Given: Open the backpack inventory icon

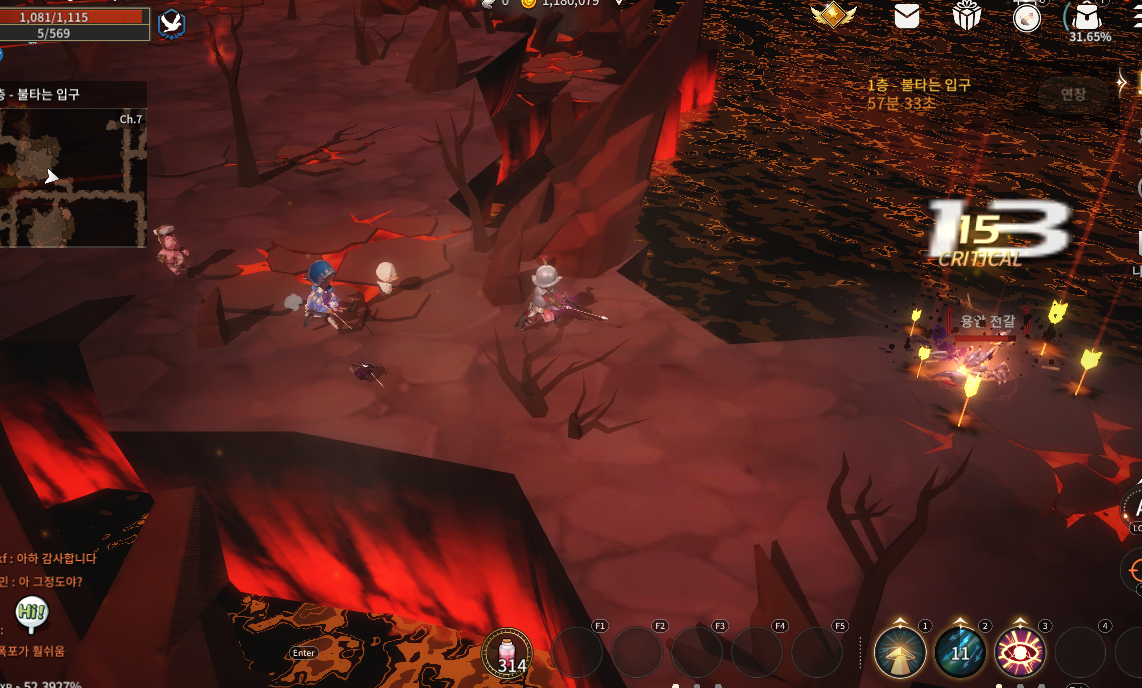Looking at the screenshot, I should (x=1088, y=16).
